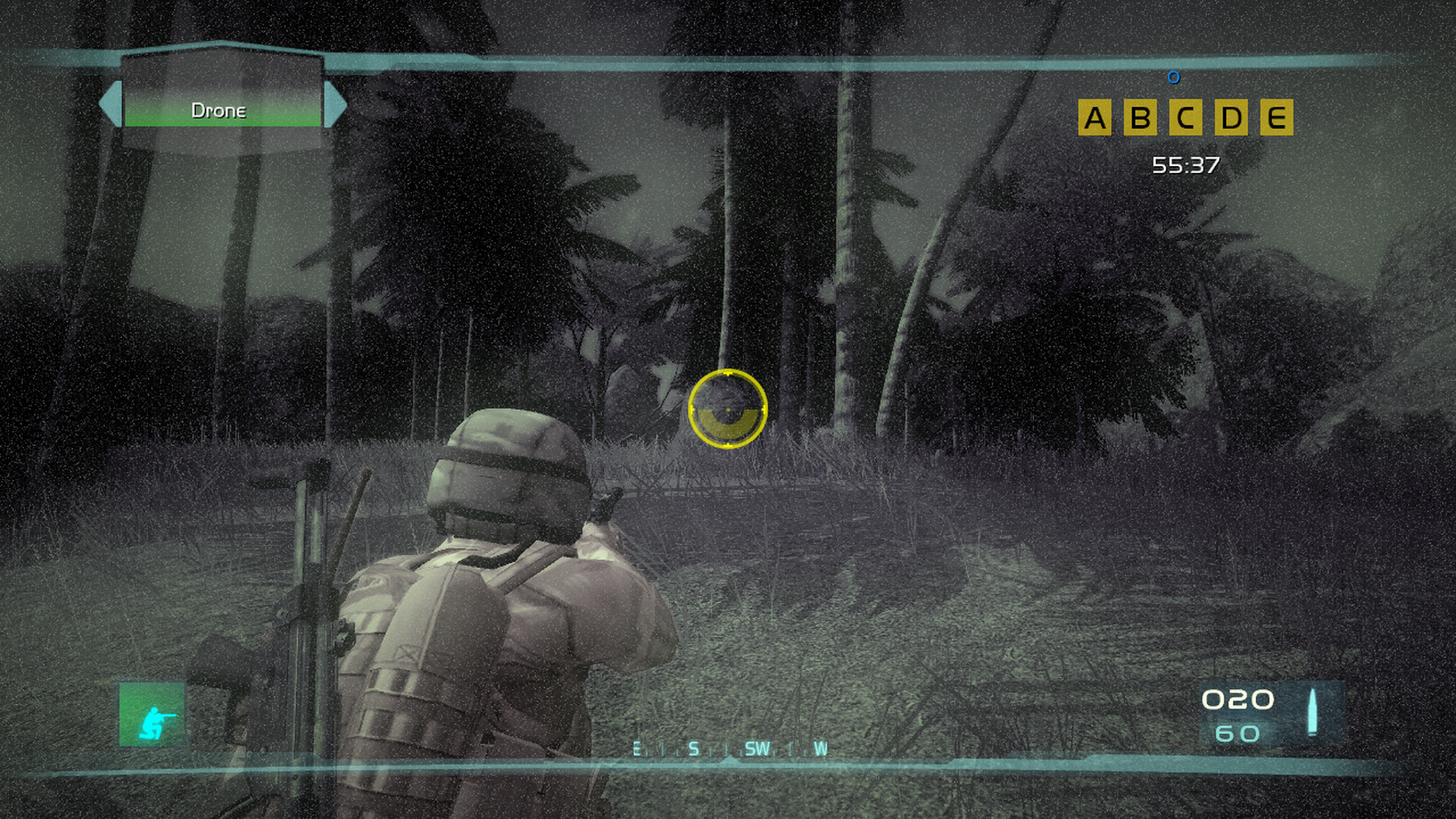Click the semicircular charge gauge inside the reticle

(x=729, y=425)
